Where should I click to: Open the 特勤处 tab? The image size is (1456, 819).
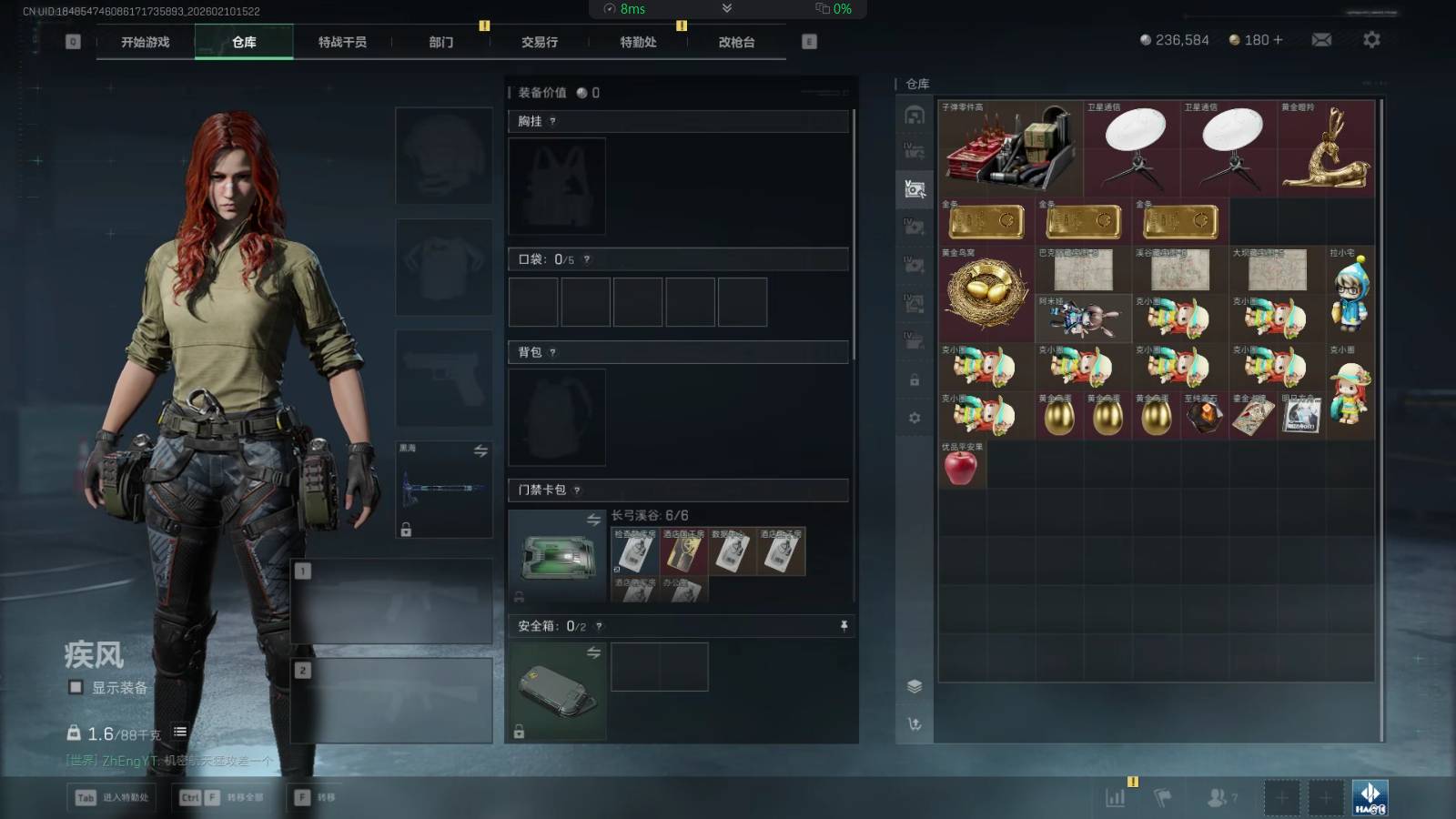[638, 42]
